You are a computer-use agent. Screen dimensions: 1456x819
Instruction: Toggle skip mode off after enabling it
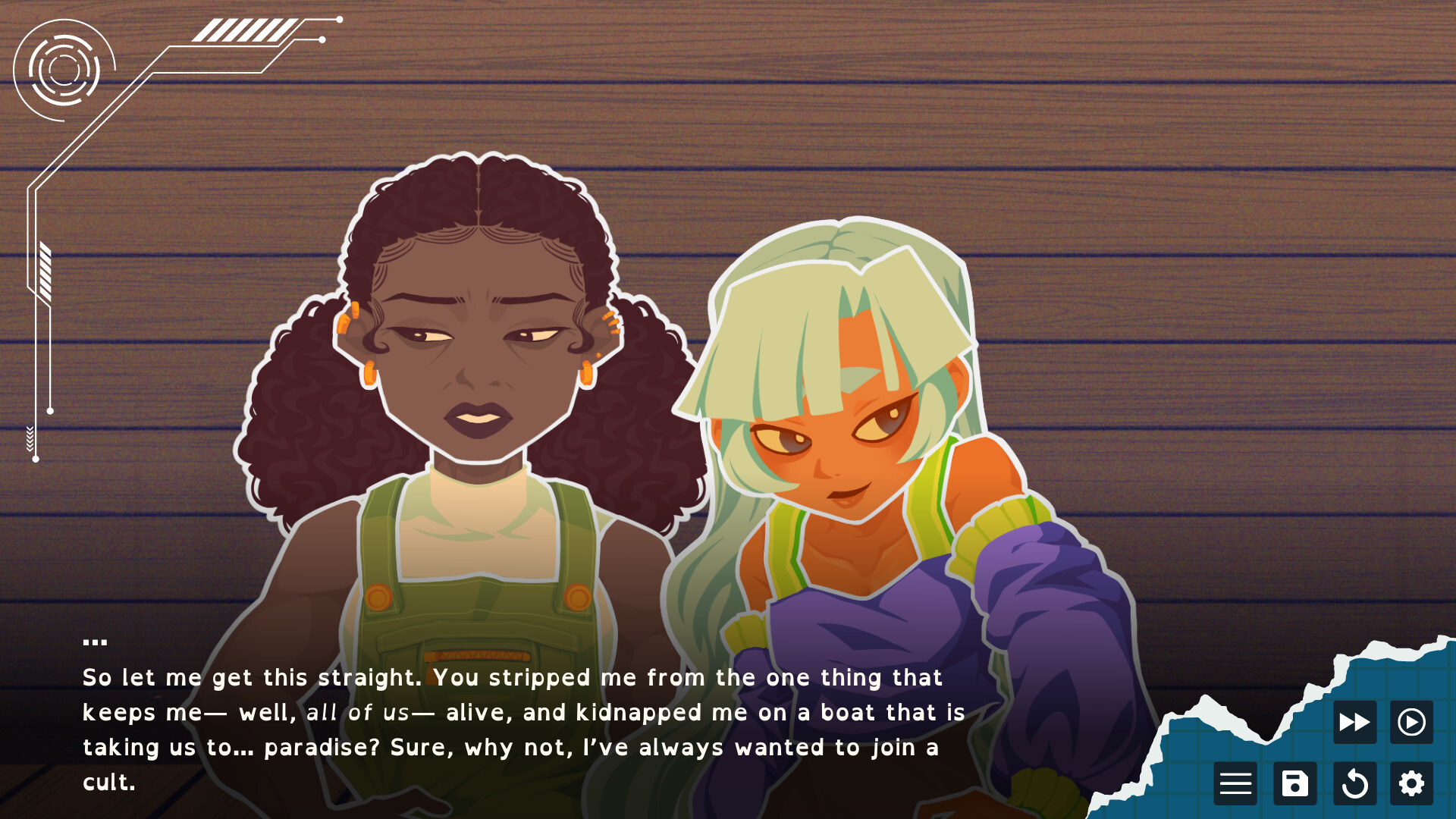(x=1353, y=721)
